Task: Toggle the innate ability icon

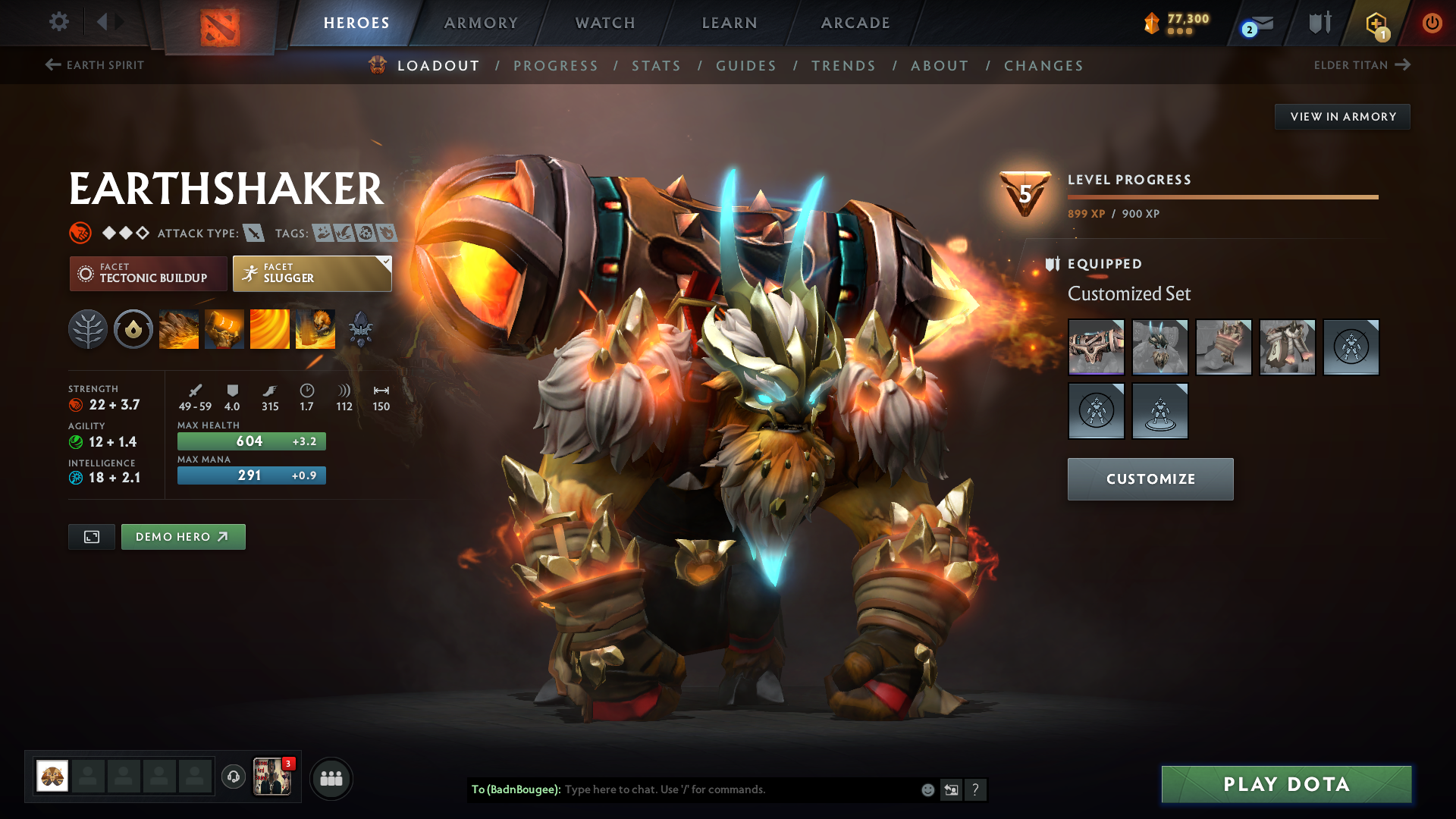Action: tap(133, 329)
